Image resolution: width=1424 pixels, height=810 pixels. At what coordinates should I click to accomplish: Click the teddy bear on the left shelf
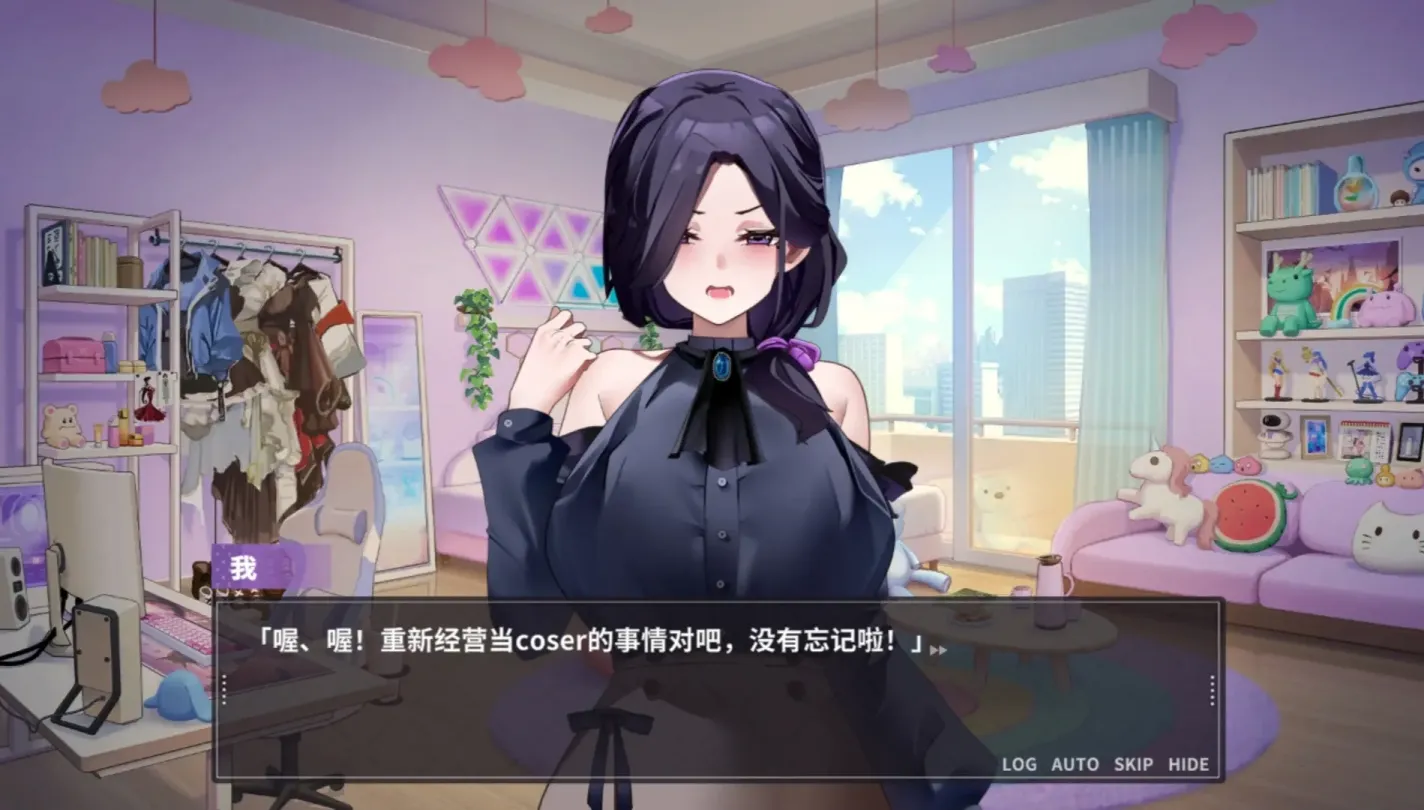coord(62,424)
